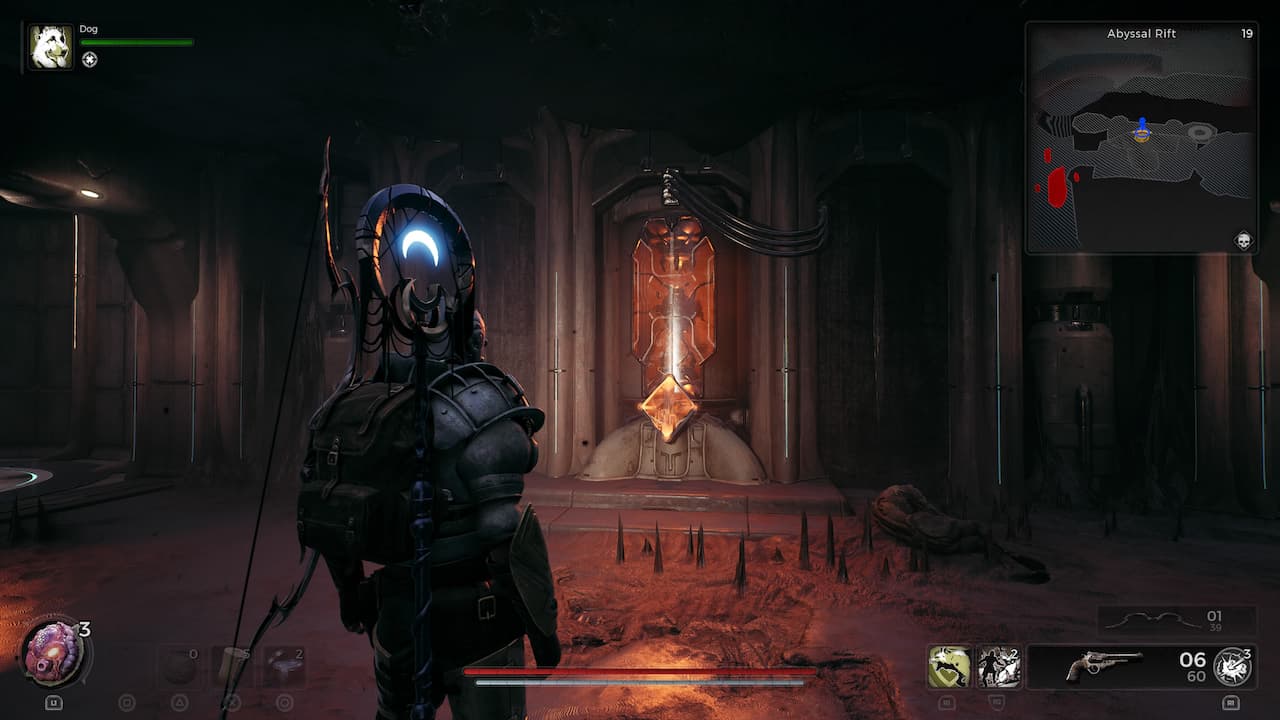Screen dimensions: 1280x720
Task: Select the purple mushroom consumable slot
Action: 284,667
